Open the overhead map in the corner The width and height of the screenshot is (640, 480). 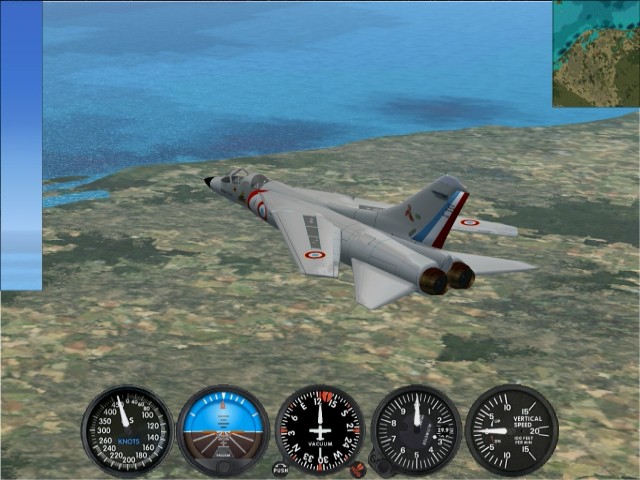596,54
